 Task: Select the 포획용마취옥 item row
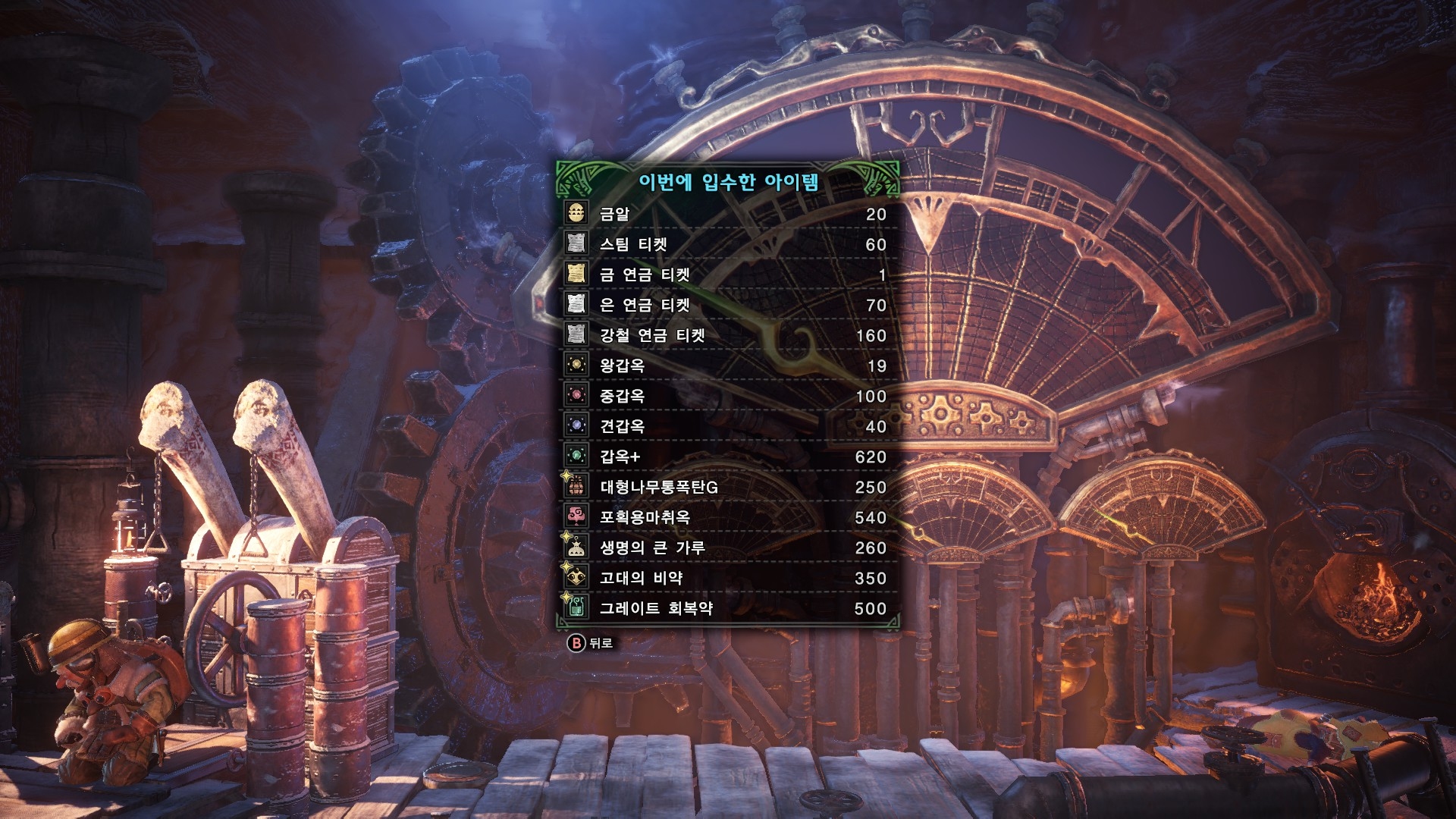tap(726, 517)
